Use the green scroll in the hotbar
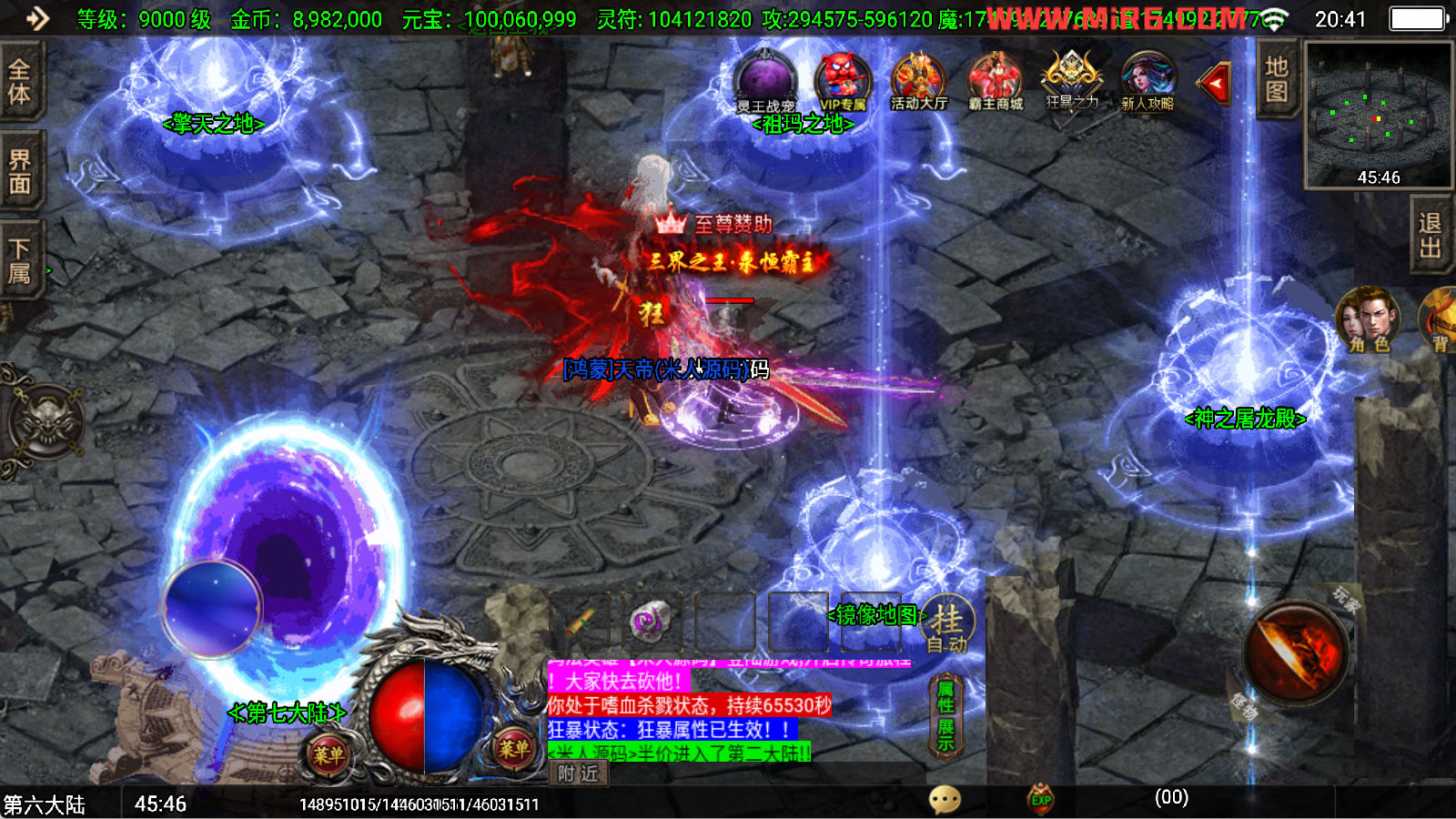This screenshot has width=1456, height=819. pyautogui.click(x=580, y=622)
